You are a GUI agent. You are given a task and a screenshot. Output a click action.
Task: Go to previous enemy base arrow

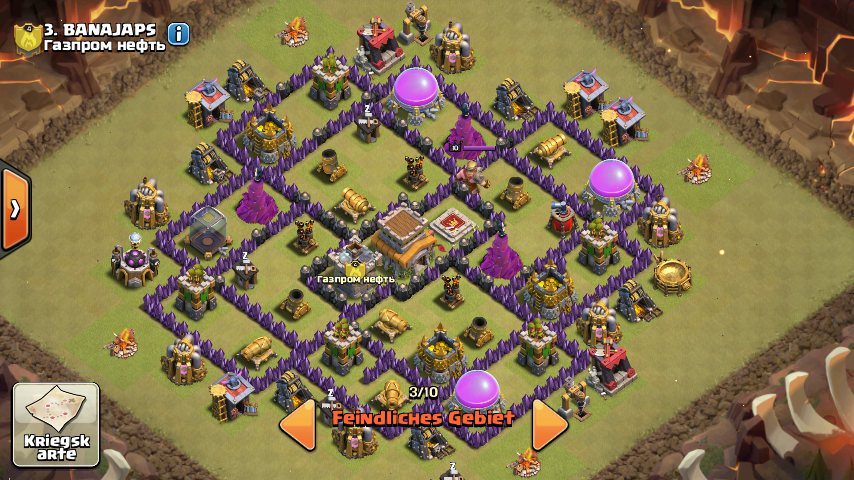click(x=297, y=424)
